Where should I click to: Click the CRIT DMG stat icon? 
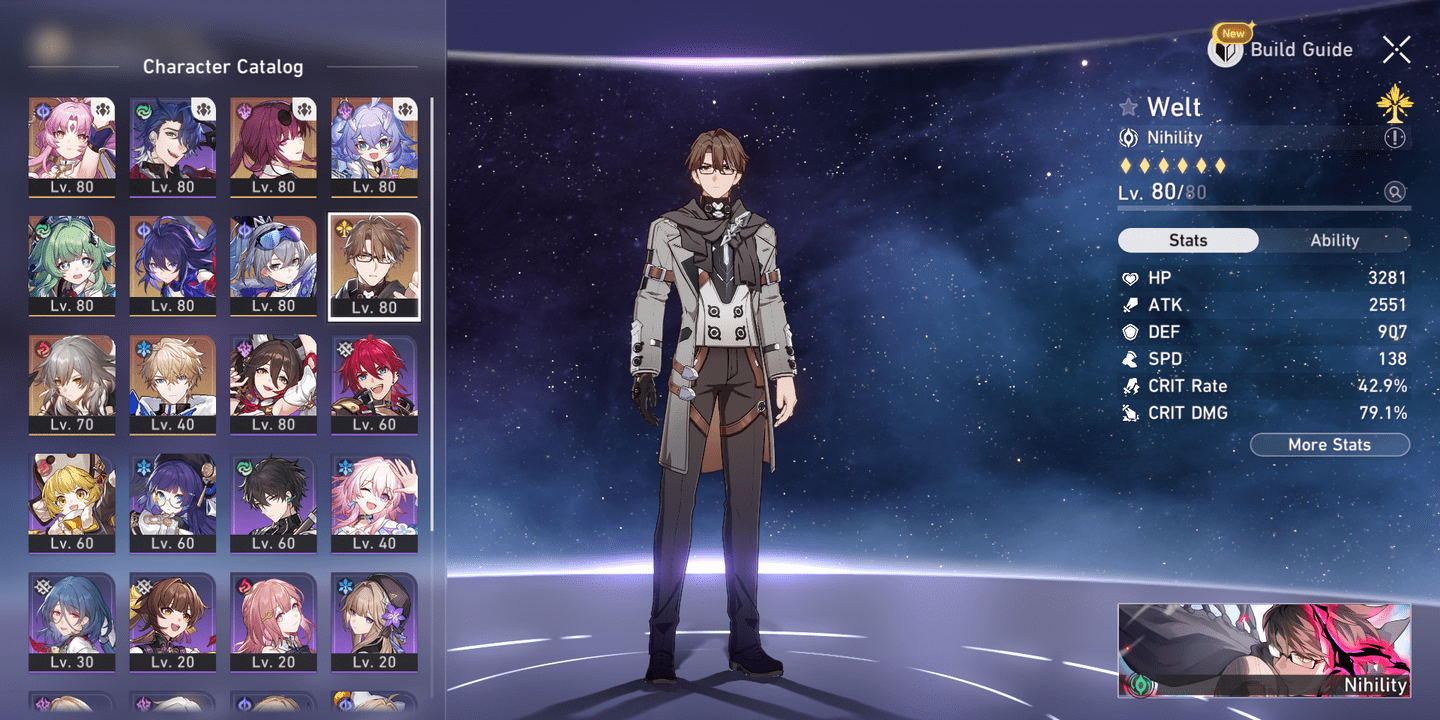click(1129, 412)
